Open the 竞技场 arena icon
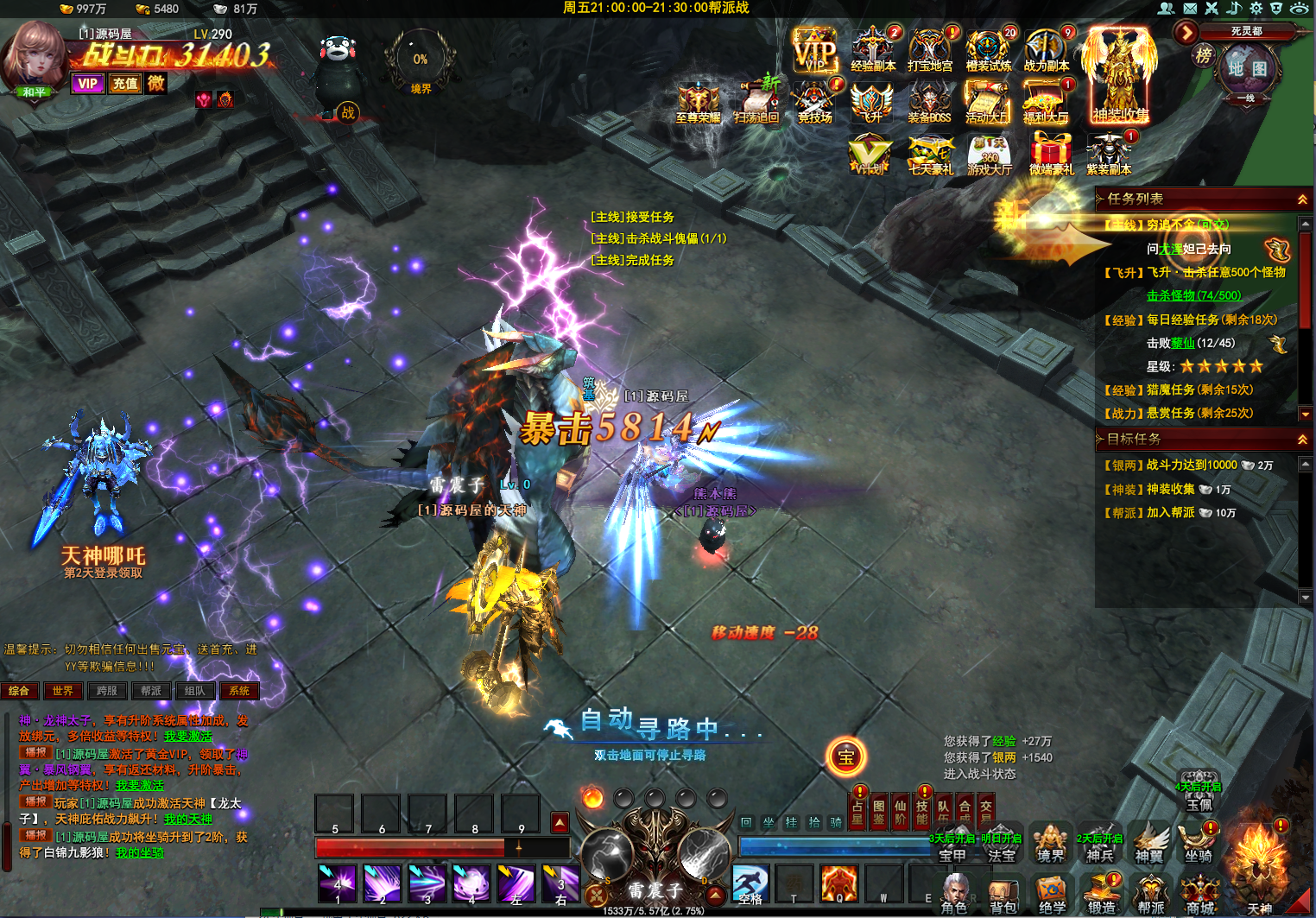Image resolution: width=1316 pixels, height=918 pixels. point(814,104)
